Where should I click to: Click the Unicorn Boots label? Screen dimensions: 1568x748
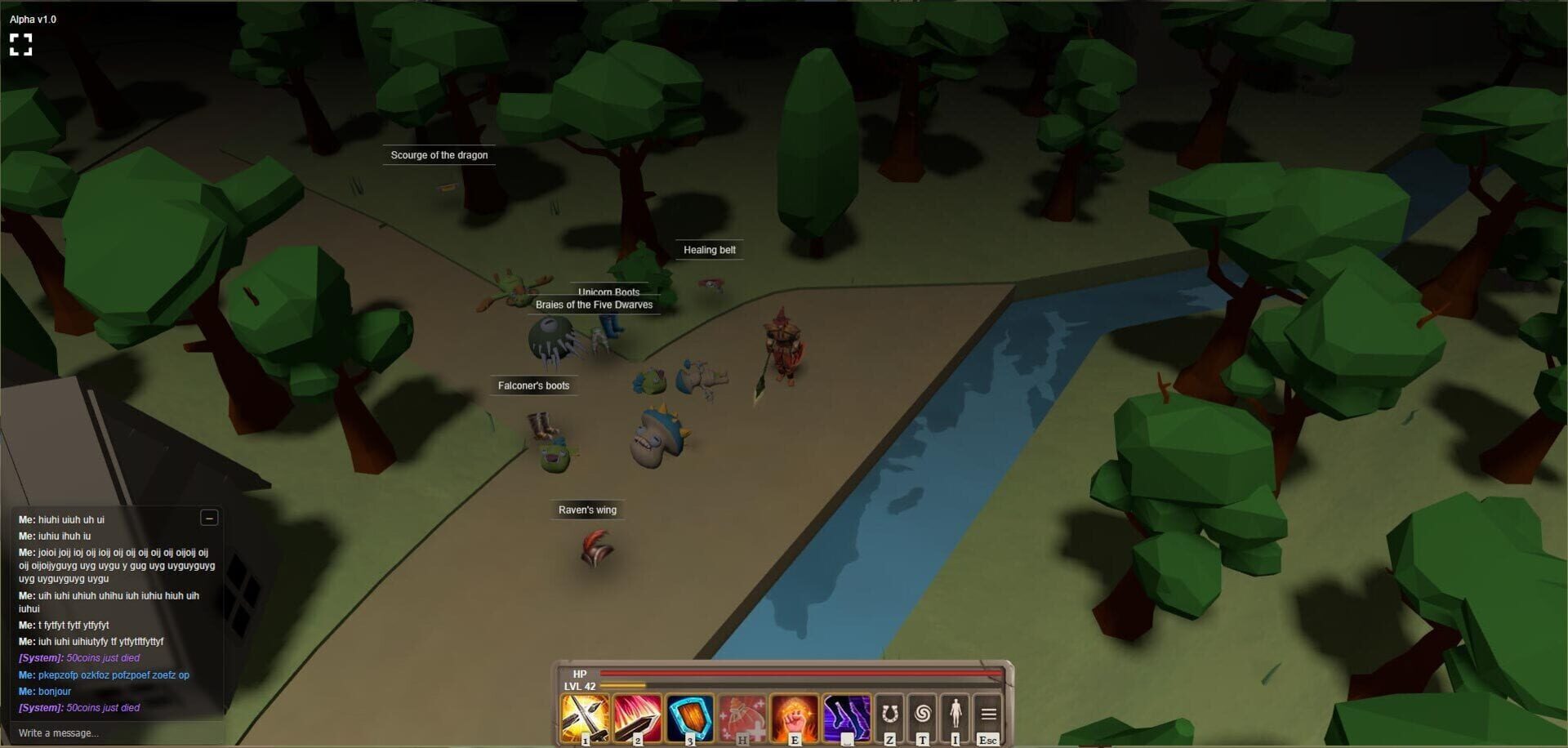point(609,292)
